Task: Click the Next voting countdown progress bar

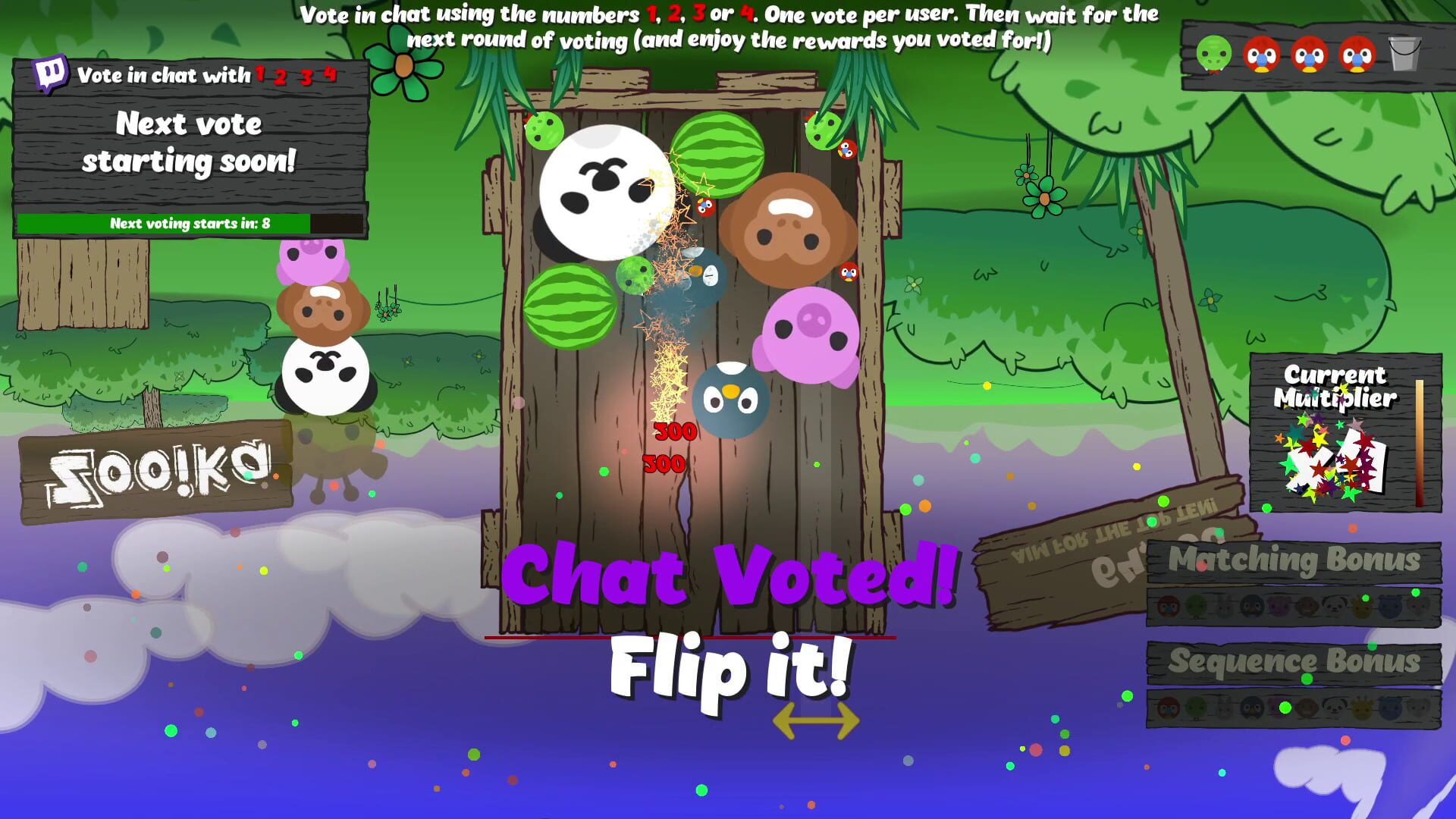Action: 190,224
